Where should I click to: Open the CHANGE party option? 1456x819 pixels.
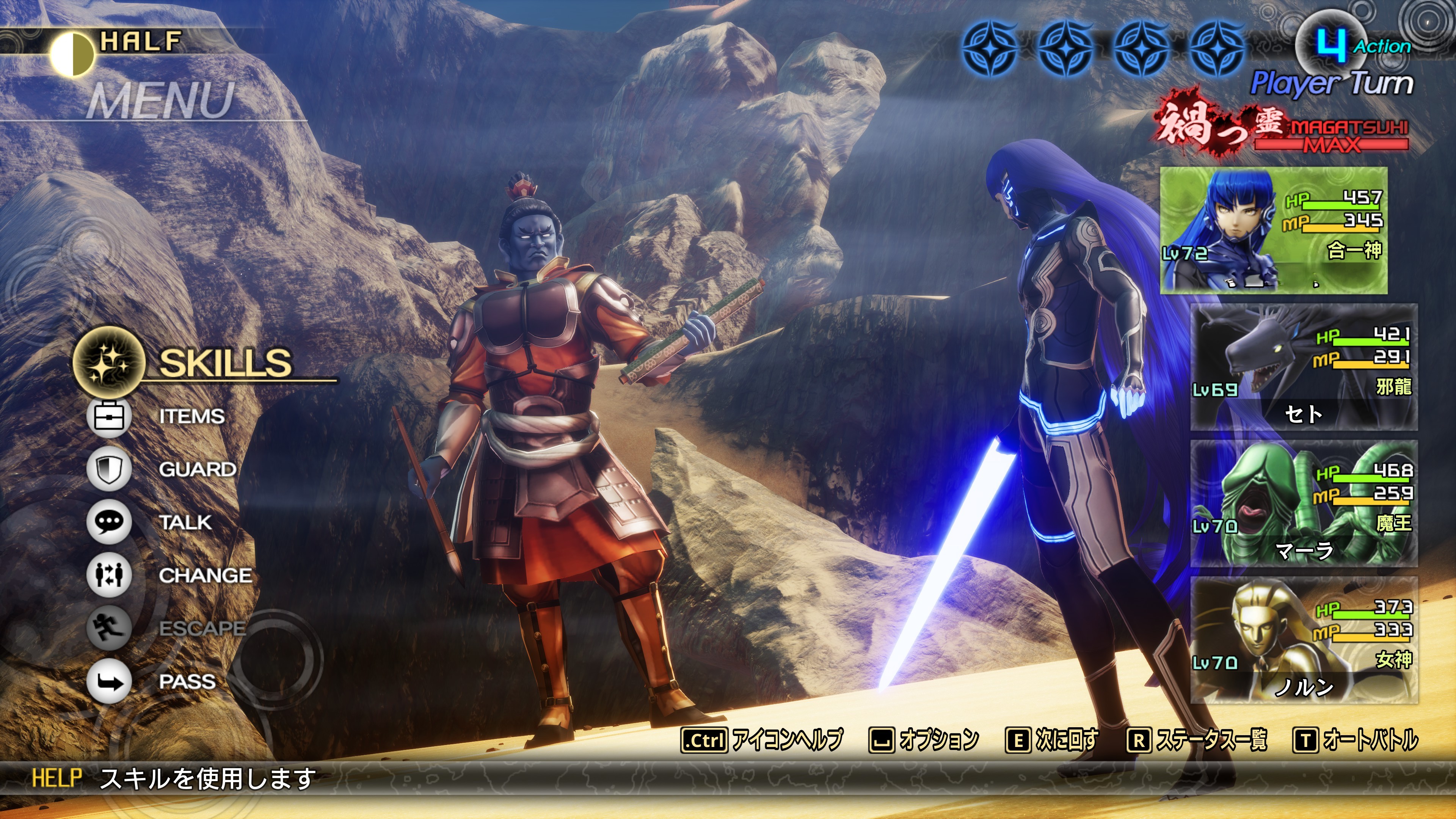[205, 576]
